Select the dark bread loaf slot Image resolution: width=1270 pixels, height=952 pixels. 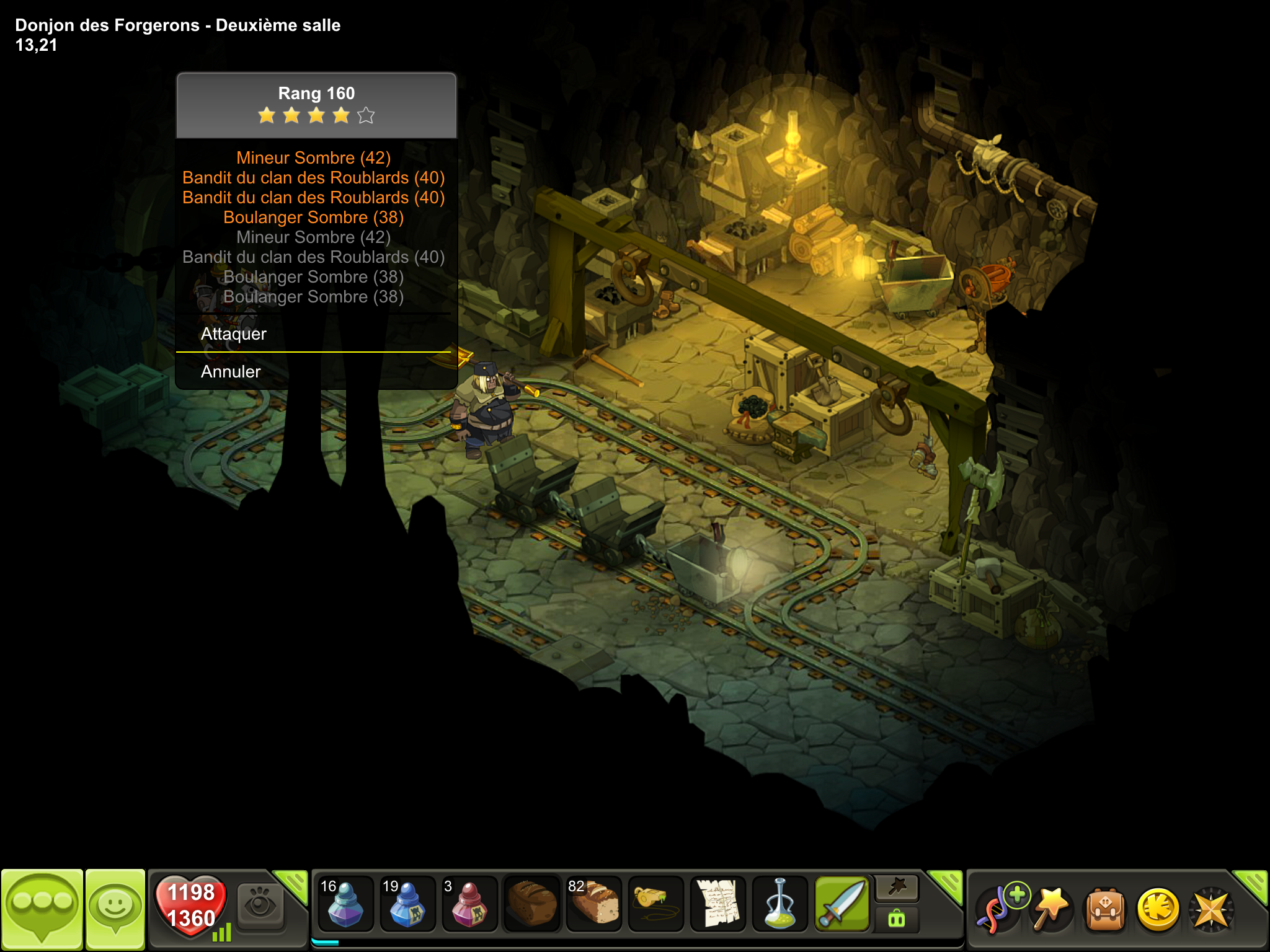pyautogui.click(x=531, y=905)
